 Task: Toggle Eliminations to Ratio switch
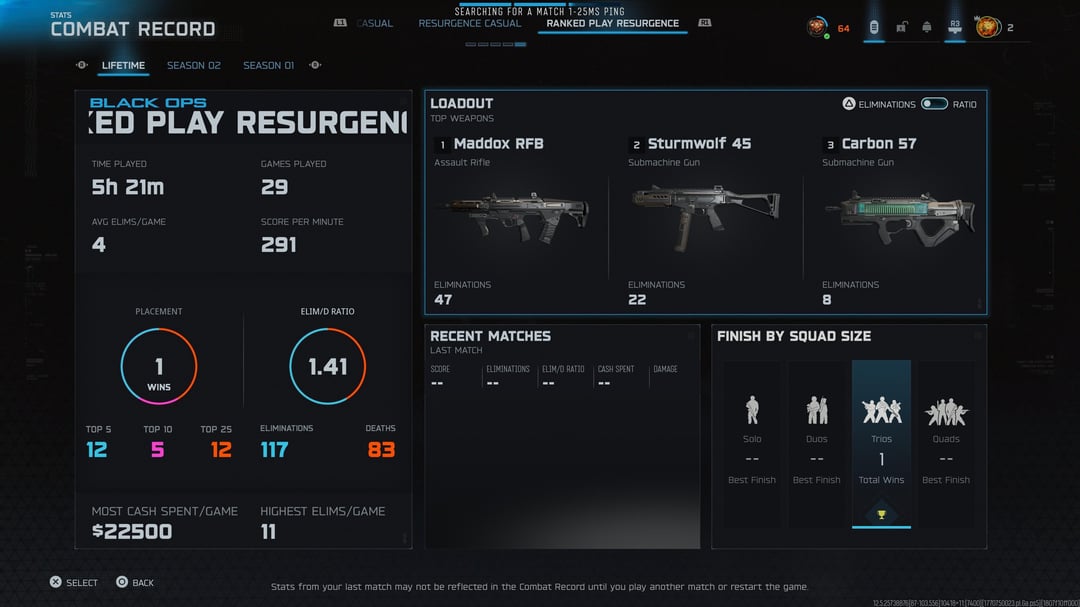[x=934, y=104]
